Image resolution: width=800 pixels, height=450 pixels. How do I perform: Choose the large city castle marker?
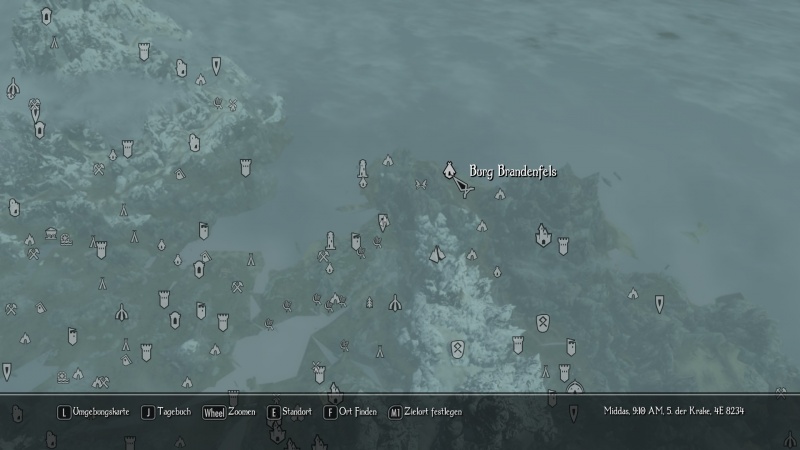[543, 235]
